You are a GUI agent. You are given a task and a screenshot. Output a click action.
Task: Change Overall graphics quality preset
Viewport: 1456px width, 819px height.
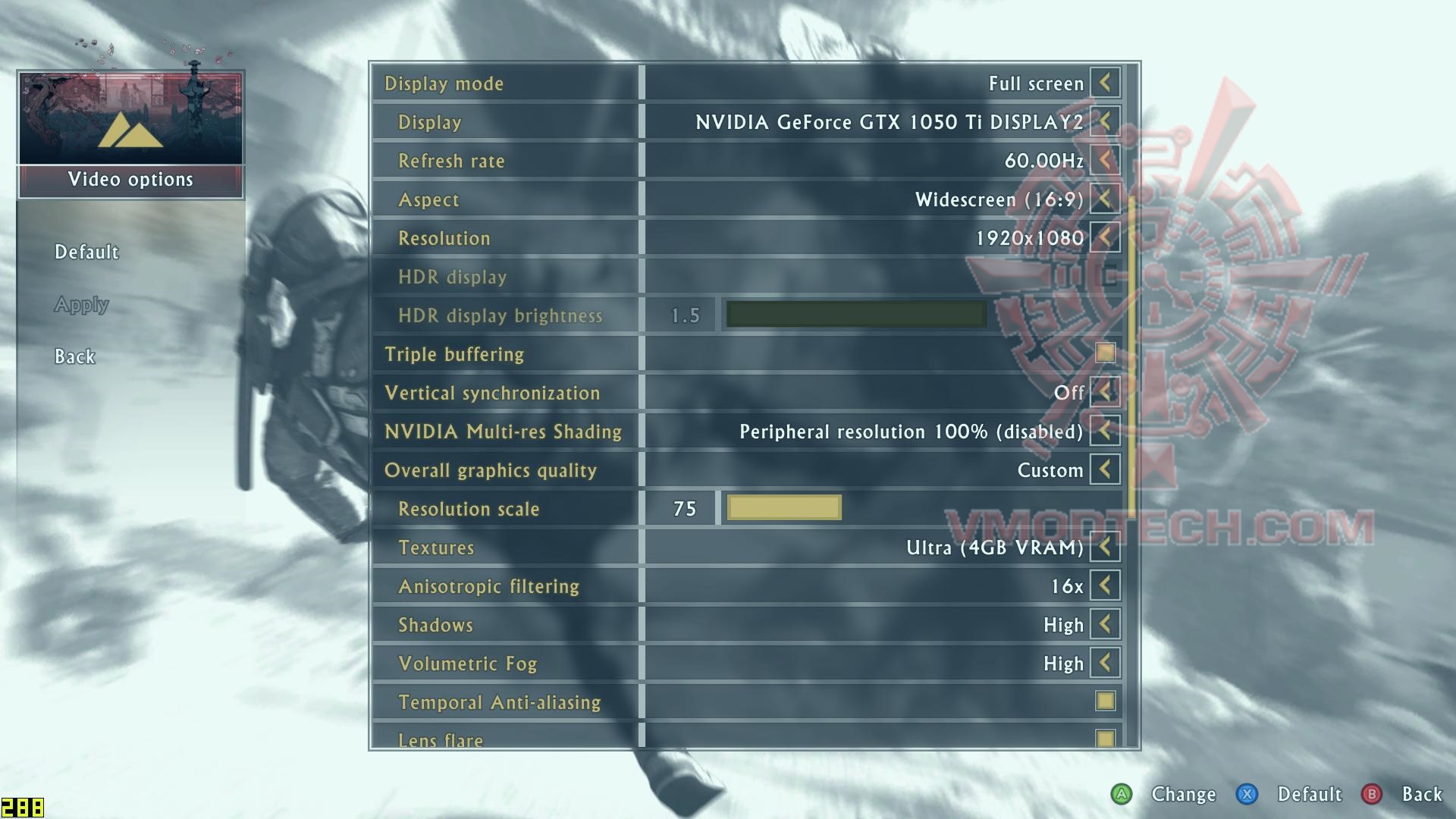pos(1105,469)
